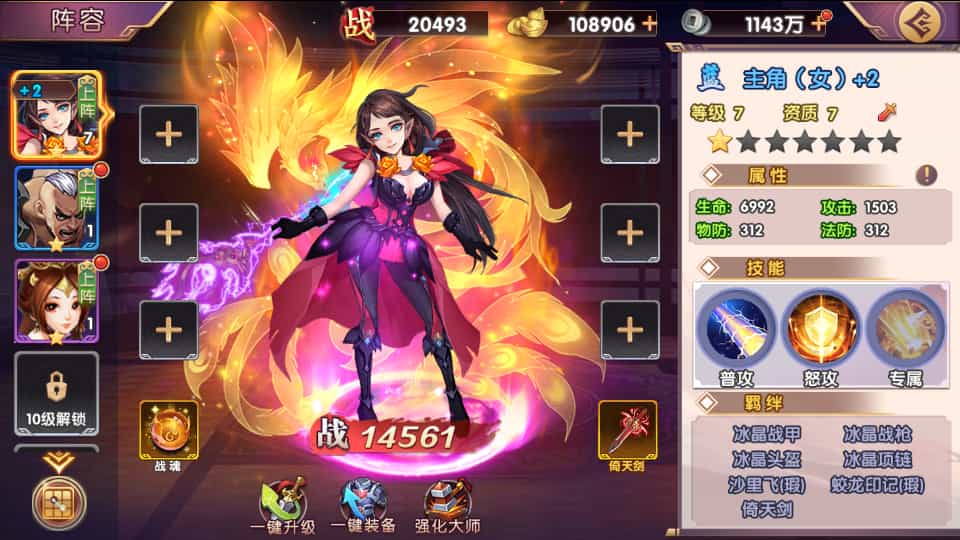The width and height of the screenshot is (960, 540).
Task: Open 强化大师 enhancement master
Action: [x=446, y=507]
